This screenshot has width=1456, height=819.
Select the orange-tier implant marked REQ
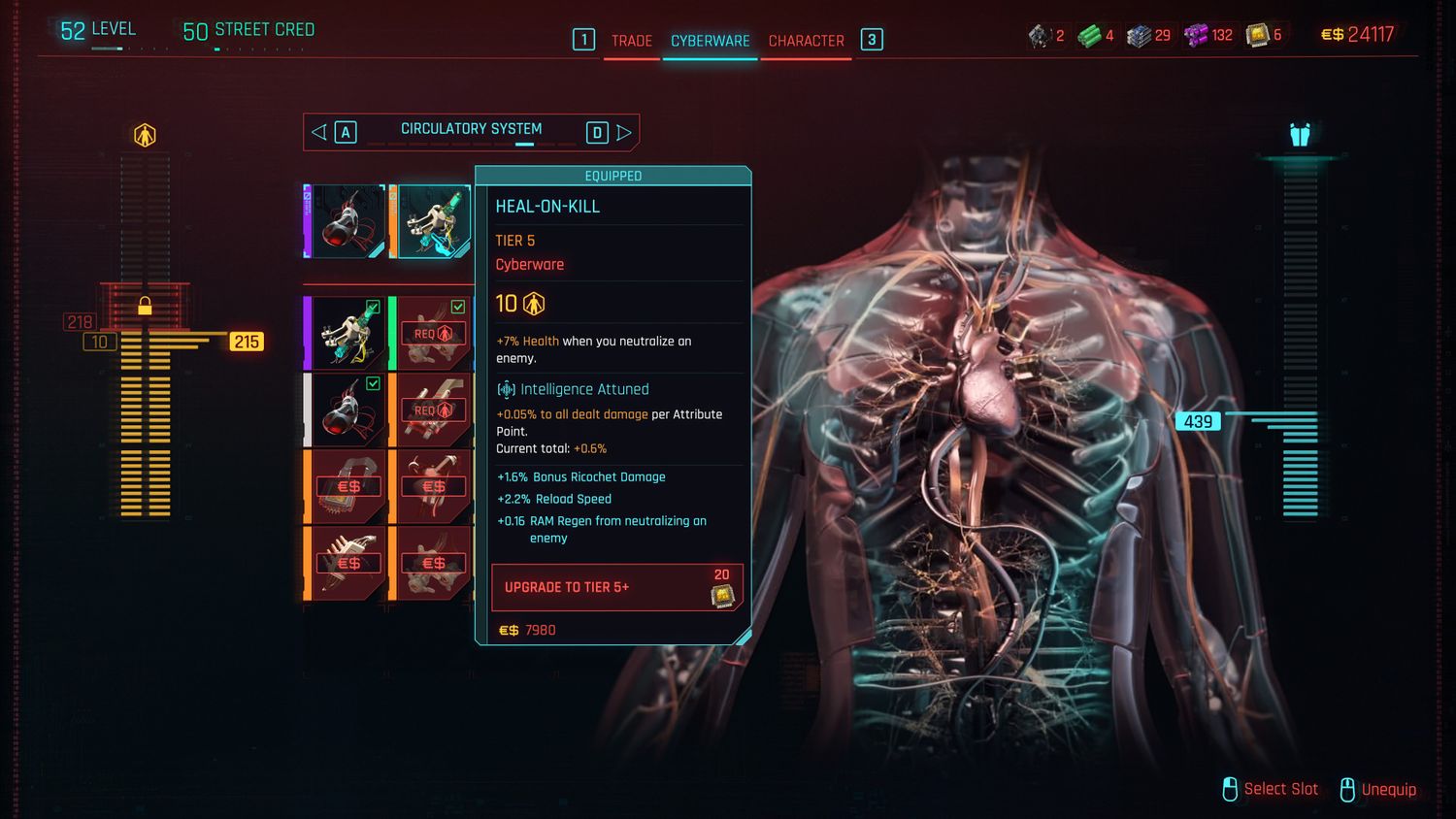tap(432, 409)
